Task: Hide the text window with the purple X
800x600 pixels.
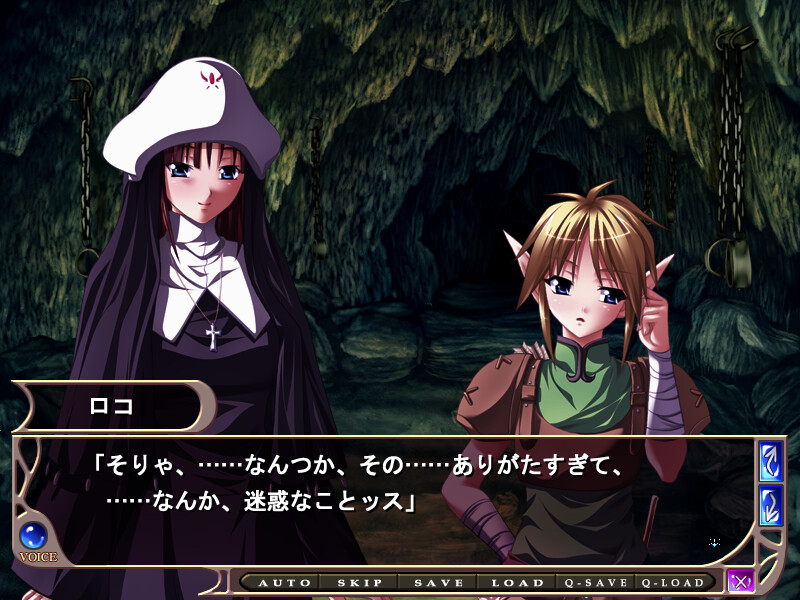Action: pyautogui.click(x=741, y=581)
